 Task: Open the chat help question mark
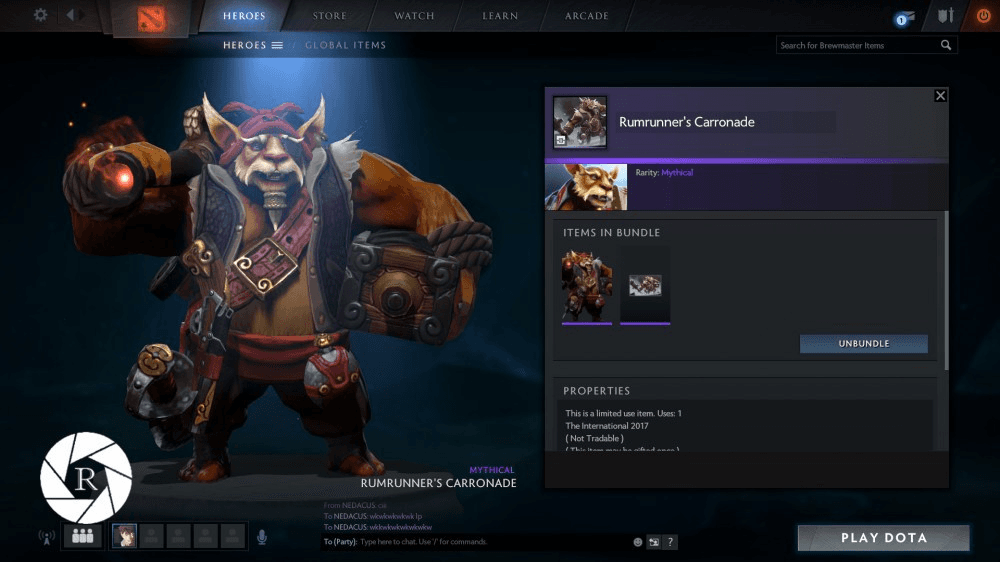671,542
